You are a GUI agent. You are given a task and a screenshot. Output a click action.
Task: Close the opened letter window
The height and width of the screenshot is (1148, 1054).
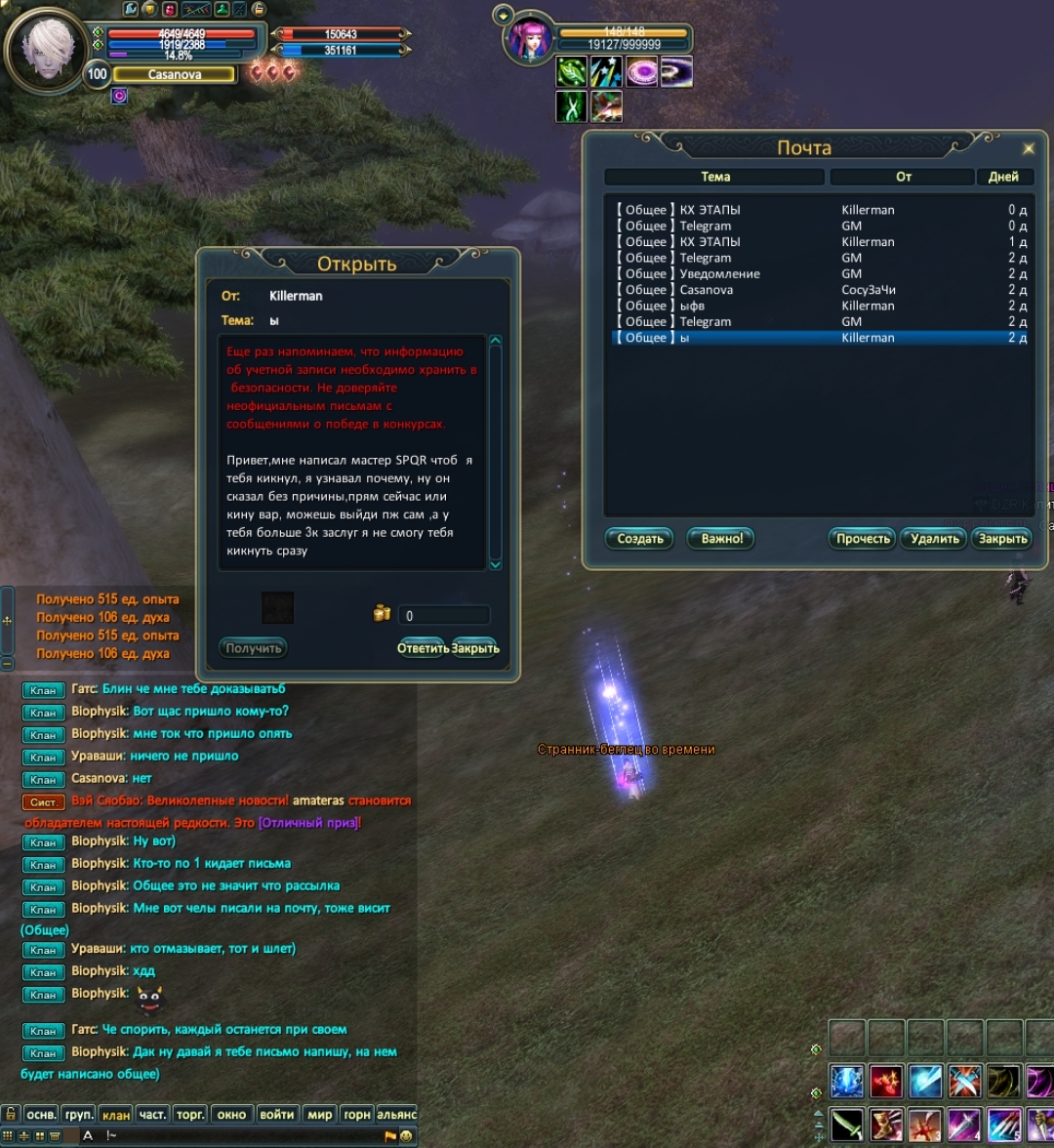click(x=475, y=648)
